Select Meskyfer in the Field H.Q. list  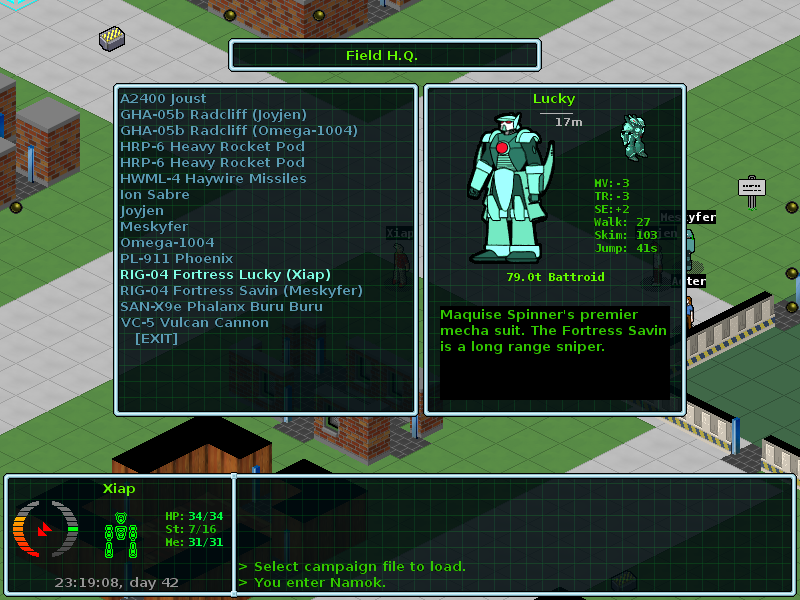[154, 227]
